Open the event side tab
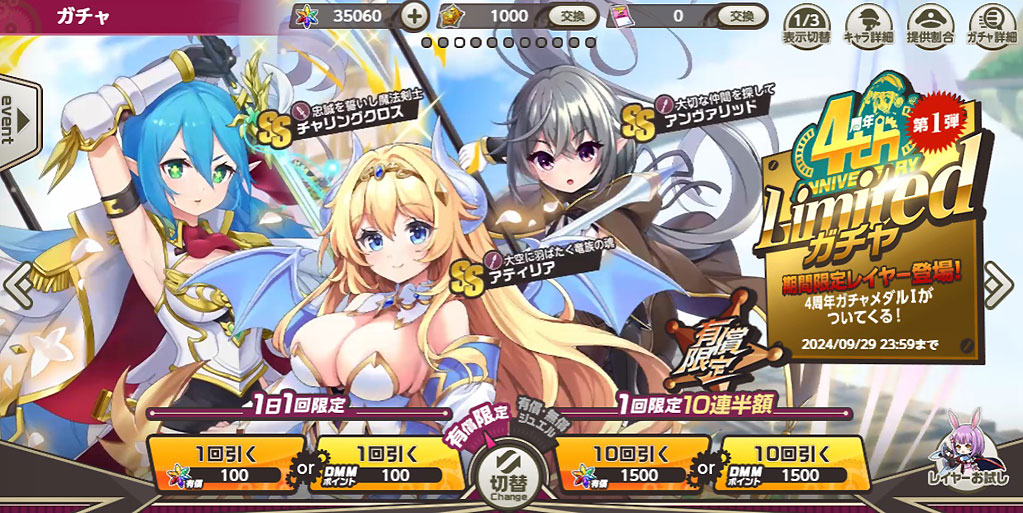The height and width of the screenshot is (513, 1023). 17,120
